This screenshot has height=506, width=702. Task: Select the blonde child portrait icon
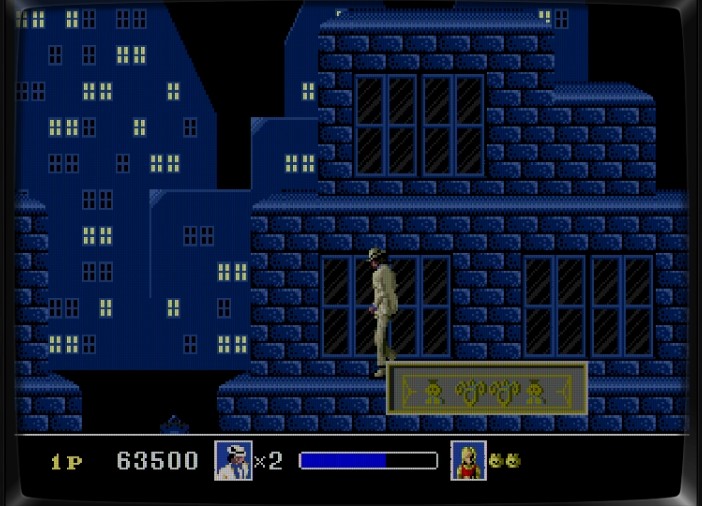(467, 460)
